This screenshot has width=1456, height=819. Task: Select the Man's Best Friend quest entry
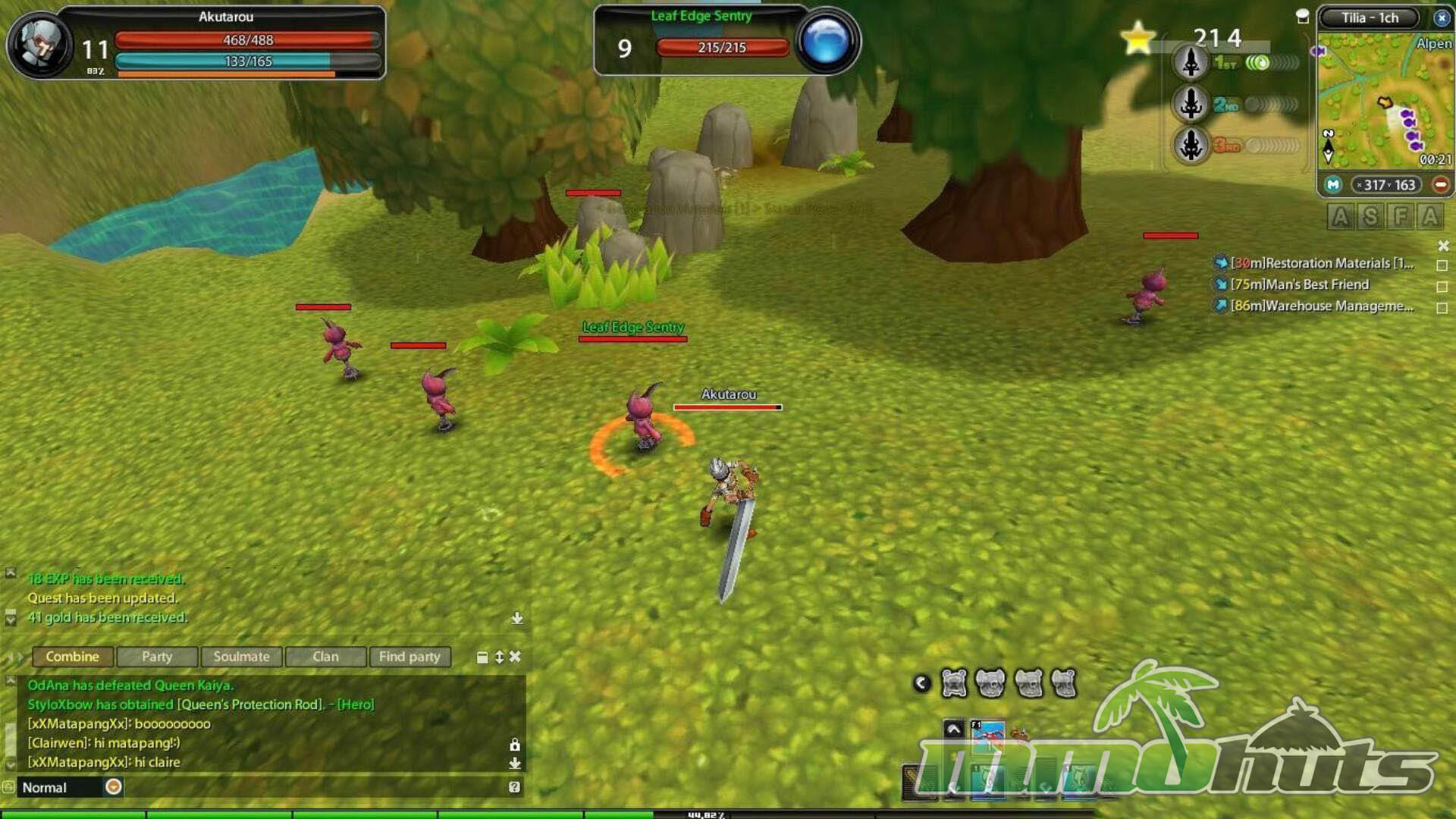pos(1299,284)
